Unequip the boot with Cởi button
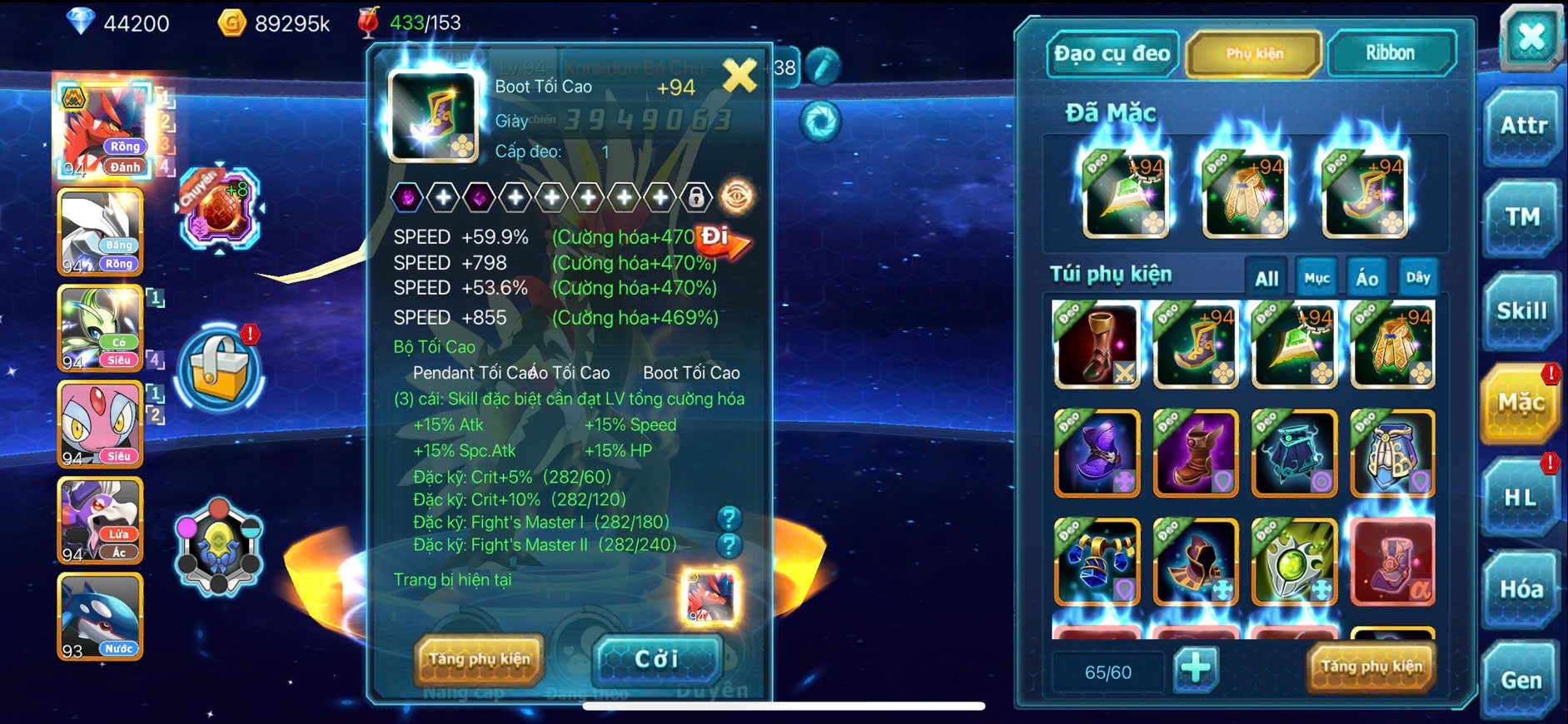 coord(656,659)
